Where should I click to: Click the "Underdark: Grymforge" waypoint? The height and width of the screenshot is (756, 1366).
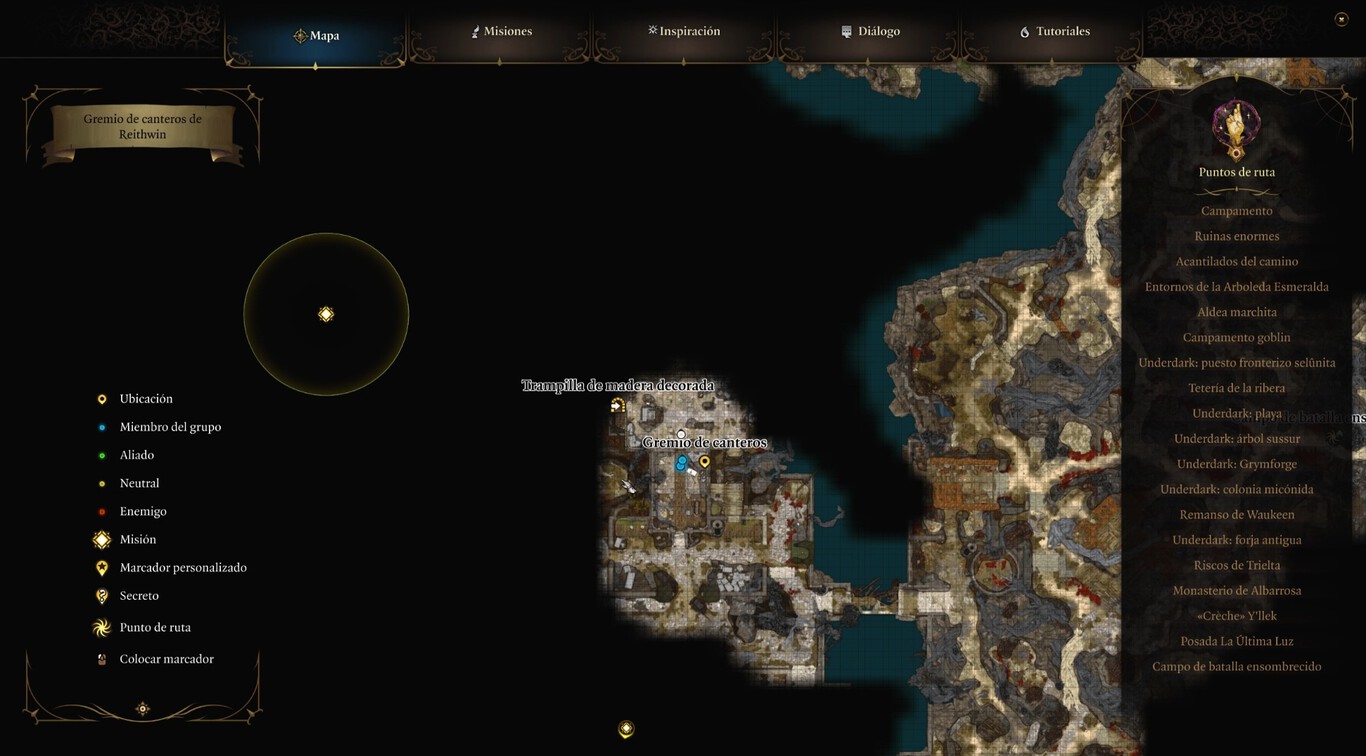click(1236, 463)
